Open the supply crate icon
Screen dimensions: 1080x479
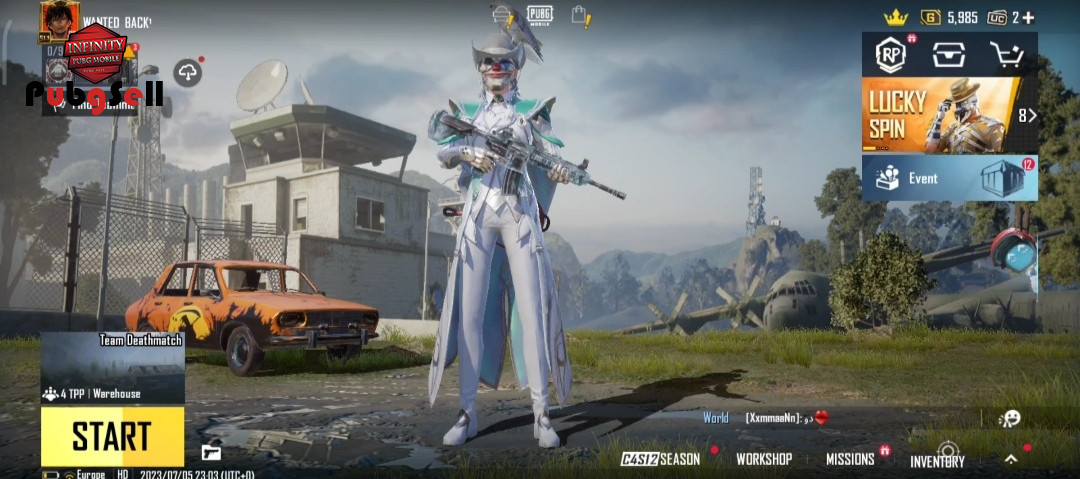[x=948, y=55]
